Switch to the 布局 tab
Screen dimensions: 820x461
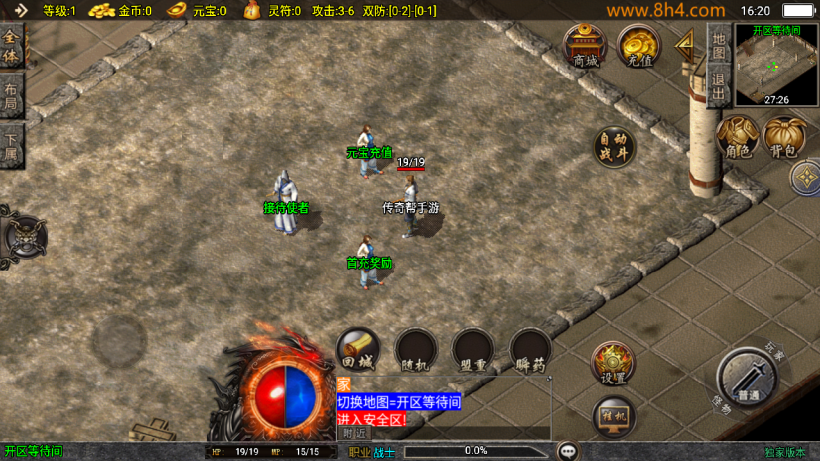(x=12, y=95)
